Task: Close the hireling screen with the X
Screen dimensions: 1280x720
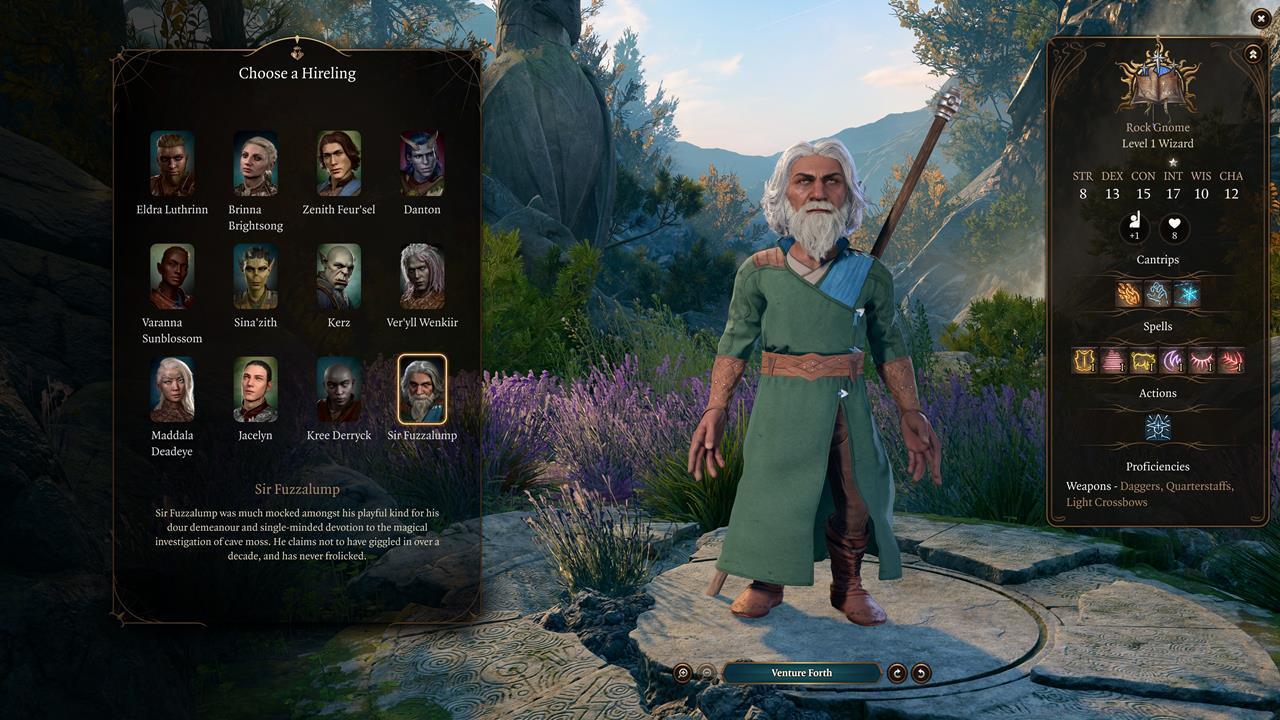Action: click(1261, 18)
